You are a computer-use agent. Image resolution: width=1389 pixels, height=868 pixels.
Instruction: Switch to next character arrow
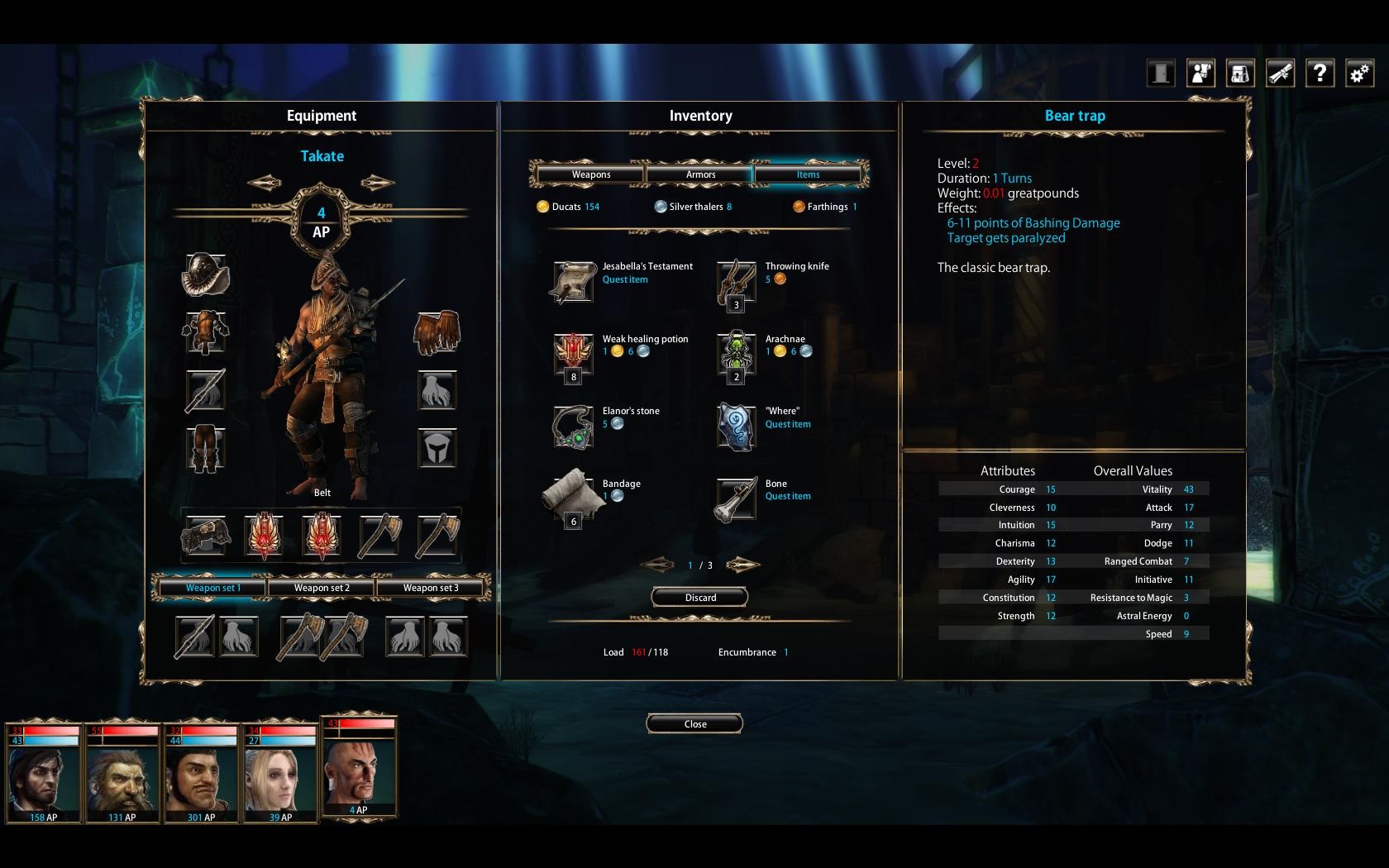click(377, 183)
